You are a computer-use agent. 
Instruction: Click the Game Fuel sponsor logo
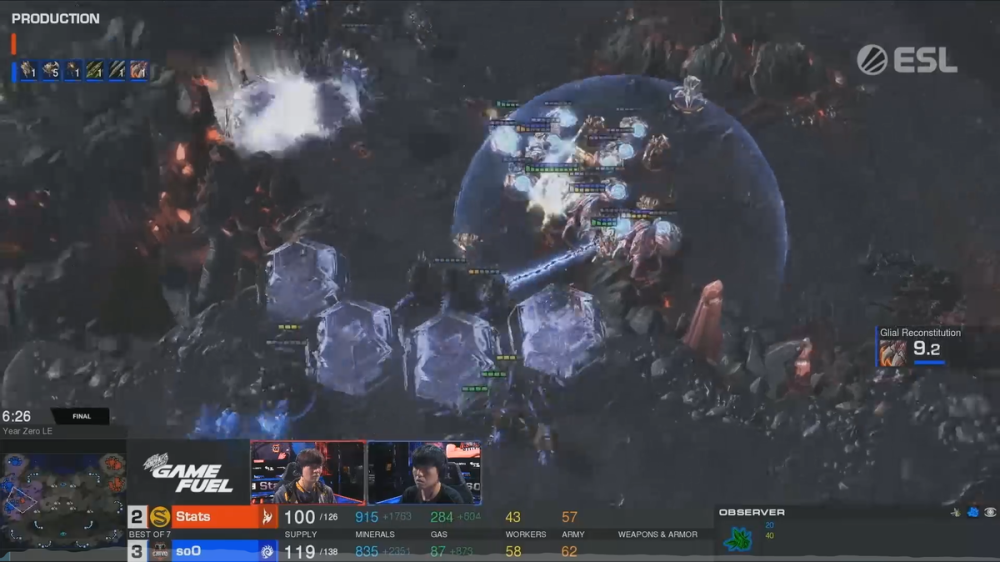187,474
